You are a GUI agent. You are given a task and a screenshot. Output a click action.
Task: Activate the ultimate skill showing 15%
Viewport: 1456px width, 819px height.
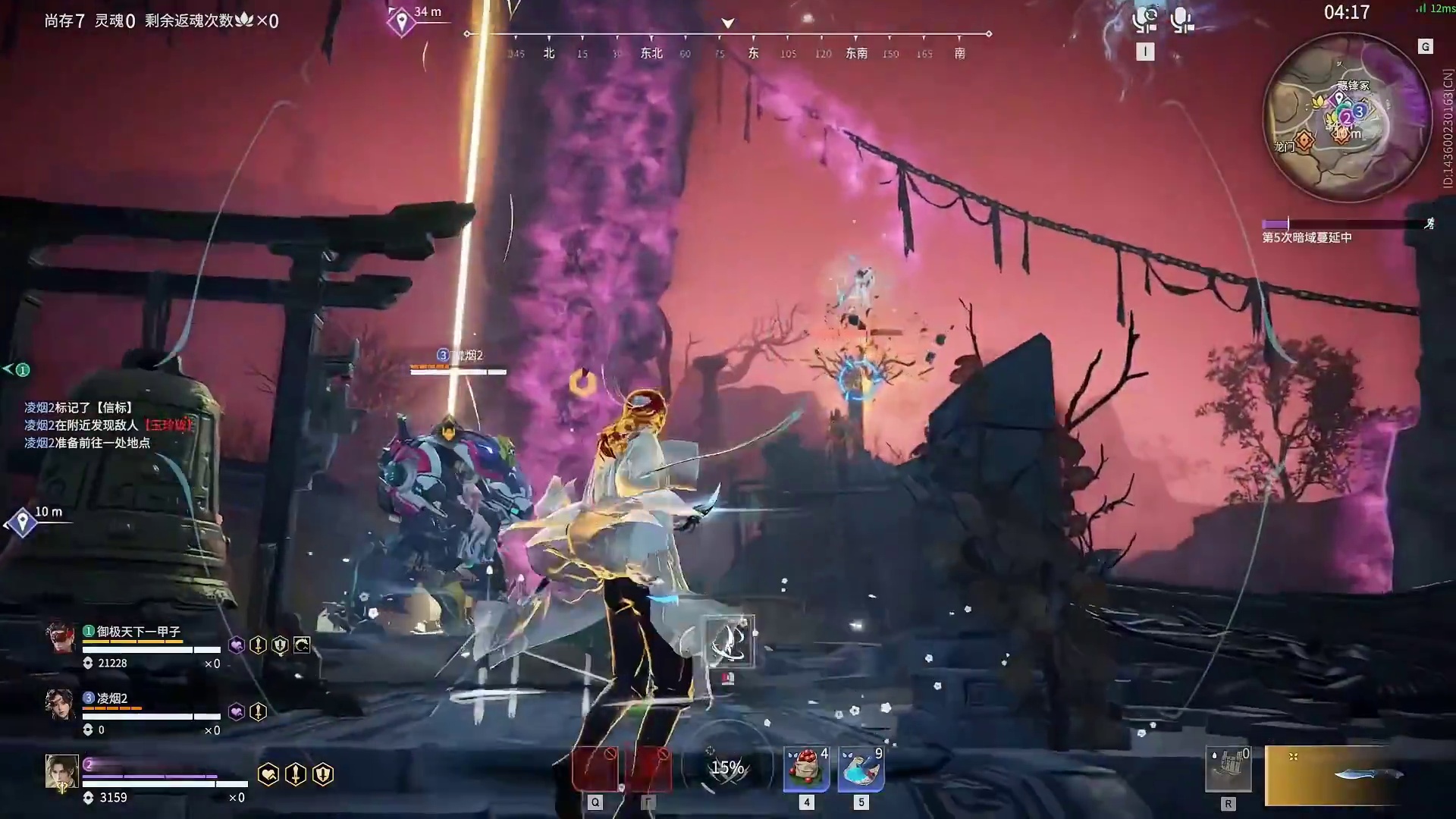tap(726, 767)
